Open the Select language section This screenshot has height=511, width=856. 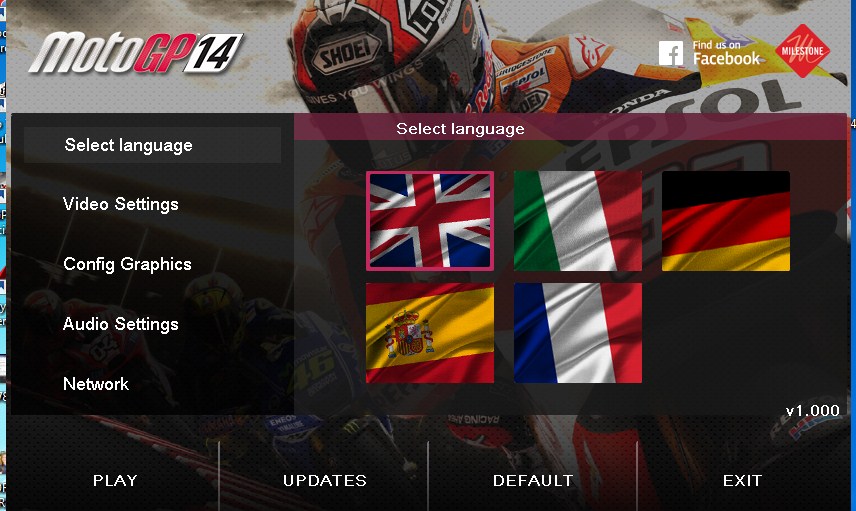pos(129,145)
